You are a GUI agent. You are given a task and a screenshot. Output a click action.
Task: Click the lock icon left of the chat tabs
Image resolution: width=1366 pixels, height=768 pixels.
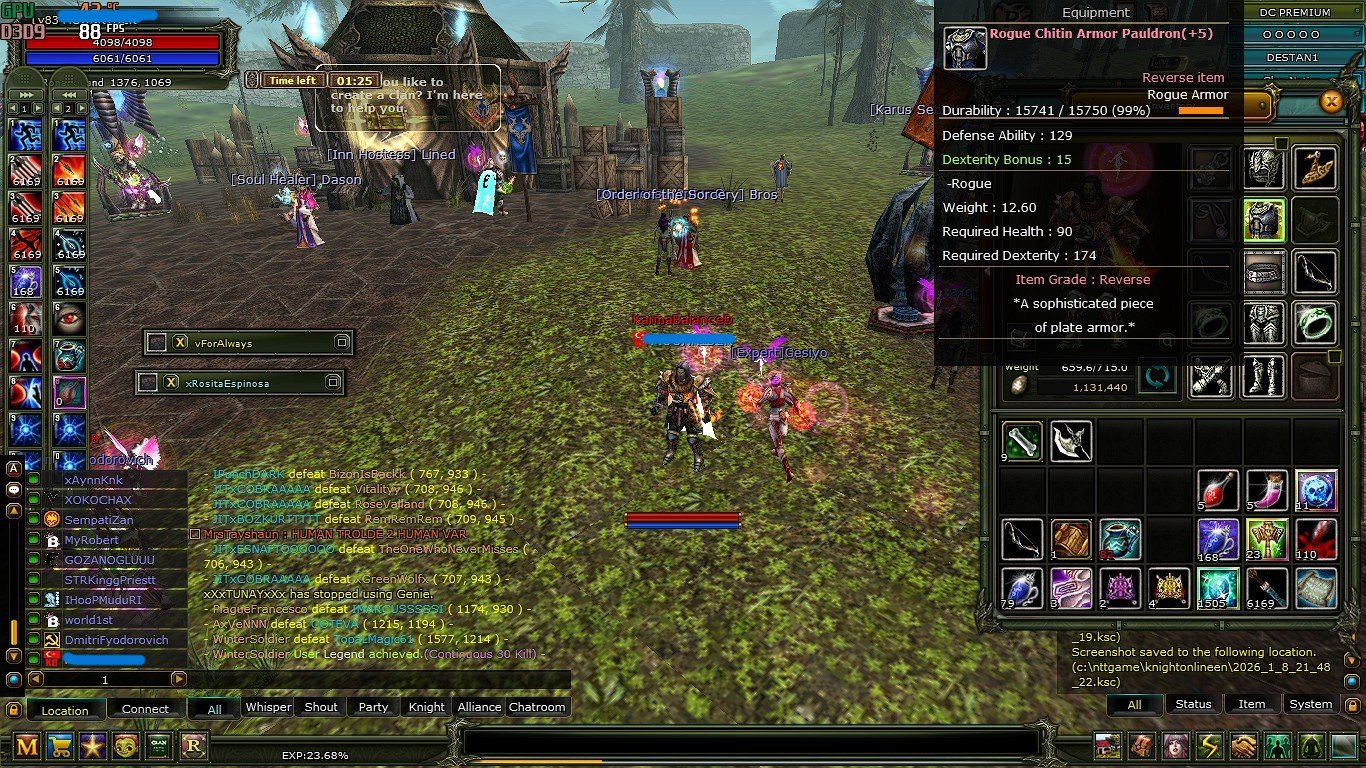point(15,709)
